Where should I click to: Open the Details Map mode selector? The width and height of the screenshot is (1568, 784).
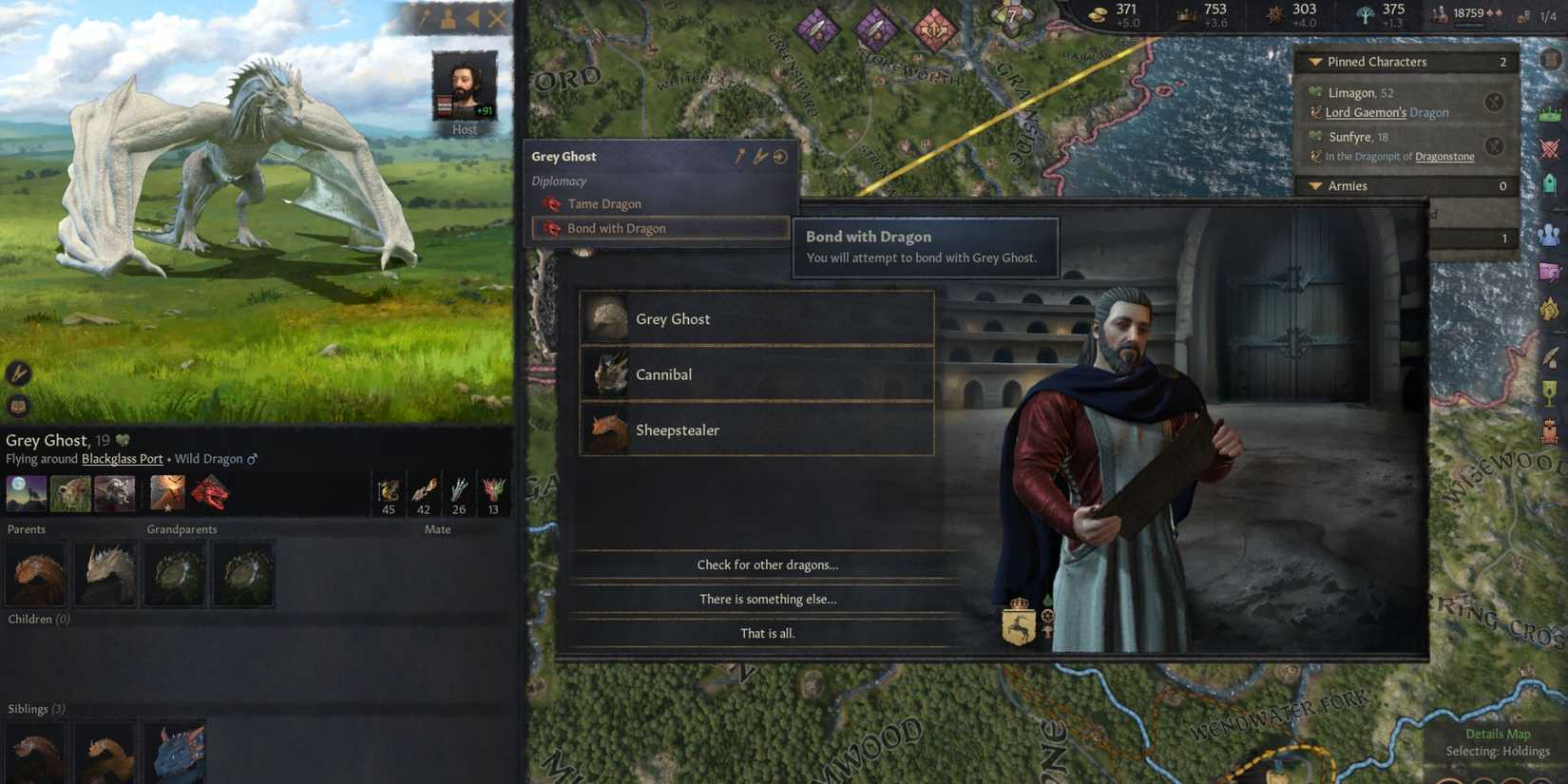click(x=1498, y=734)
